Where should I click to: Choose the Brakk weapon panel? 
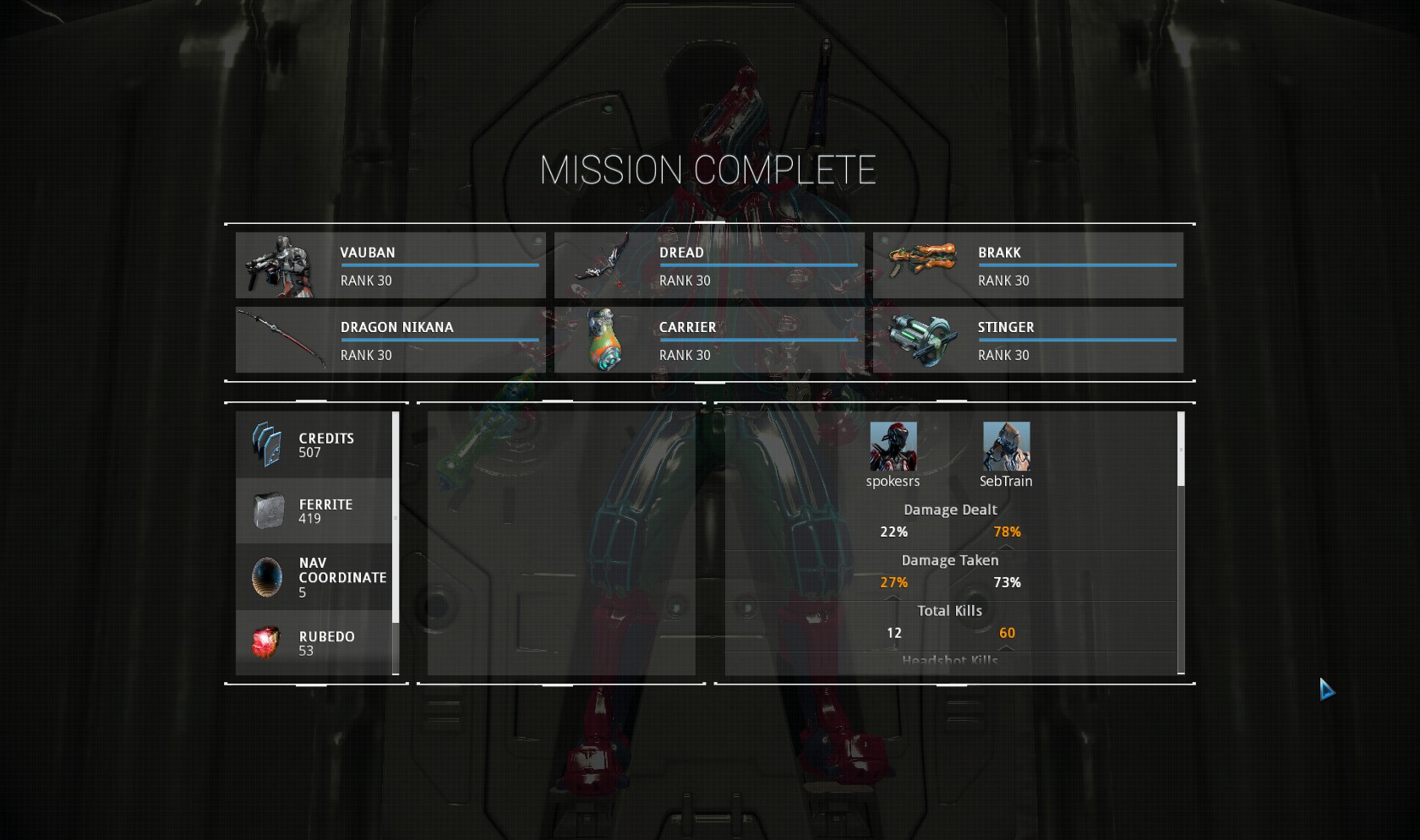click(x=1028, y=265)
